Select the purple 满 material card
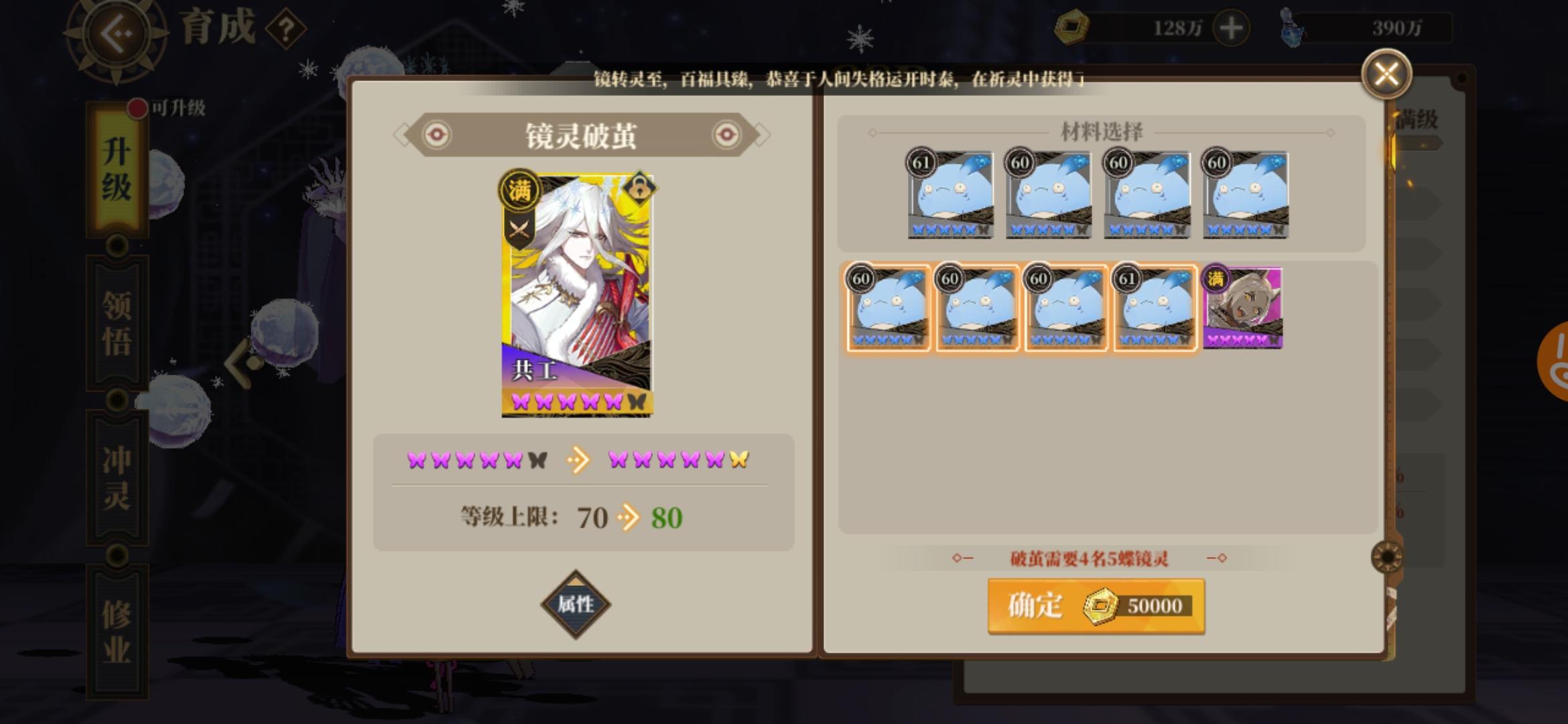1568x724 pixels. click(1243, 307)
